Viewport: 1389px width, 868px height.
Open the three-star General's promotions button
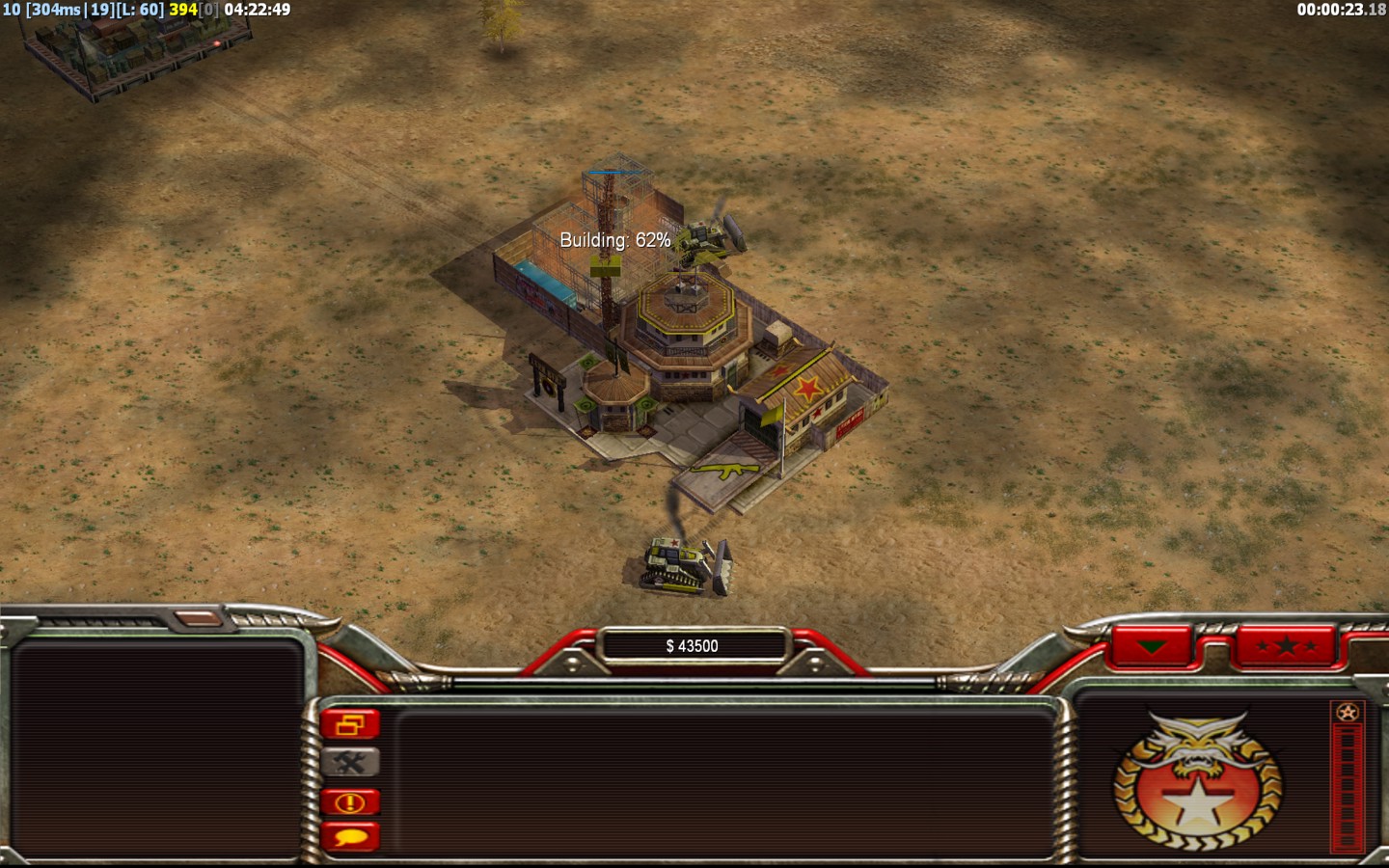[x=1286, y=646]
